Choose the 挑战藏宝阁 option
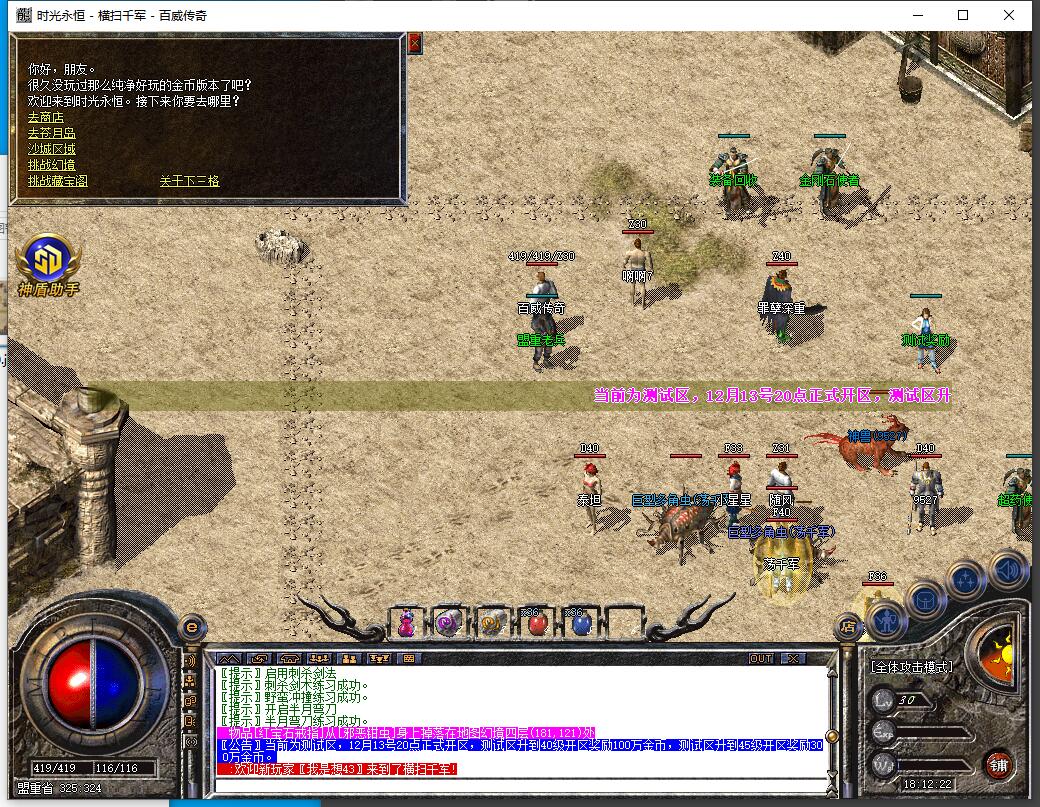Screen dimensions: 1040x807 [58, 181]
